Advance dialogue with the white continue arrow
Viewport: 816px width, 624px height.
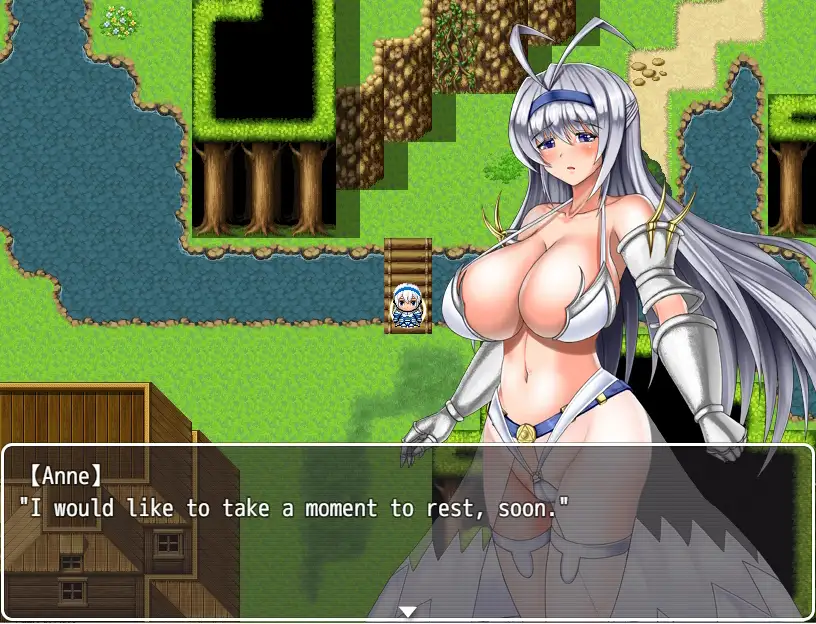[407, 611]
